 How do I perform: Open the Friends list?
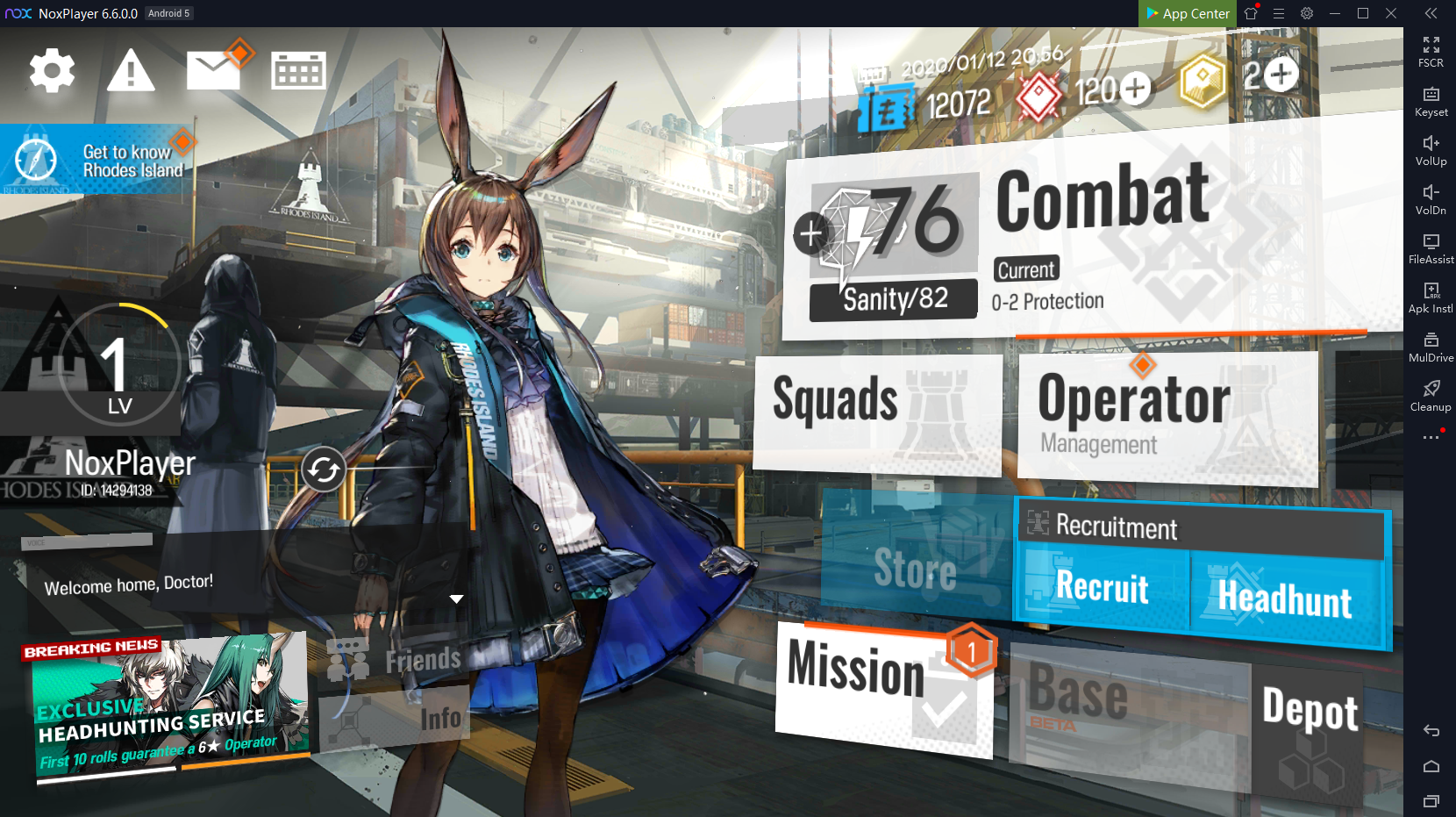point(399,660)
